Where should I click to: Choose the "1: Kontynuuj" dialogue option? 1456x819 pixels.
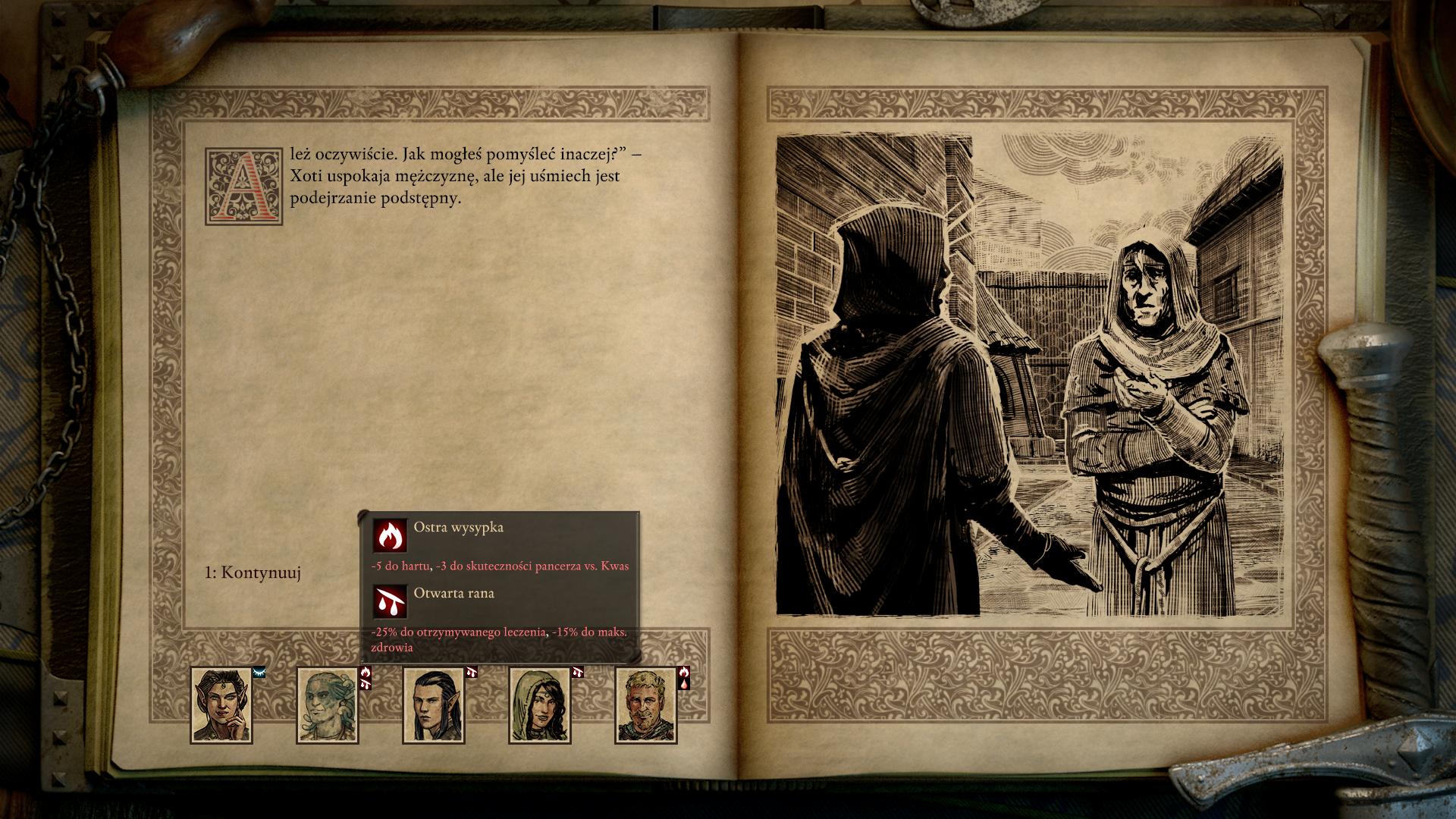coord(253,573)
